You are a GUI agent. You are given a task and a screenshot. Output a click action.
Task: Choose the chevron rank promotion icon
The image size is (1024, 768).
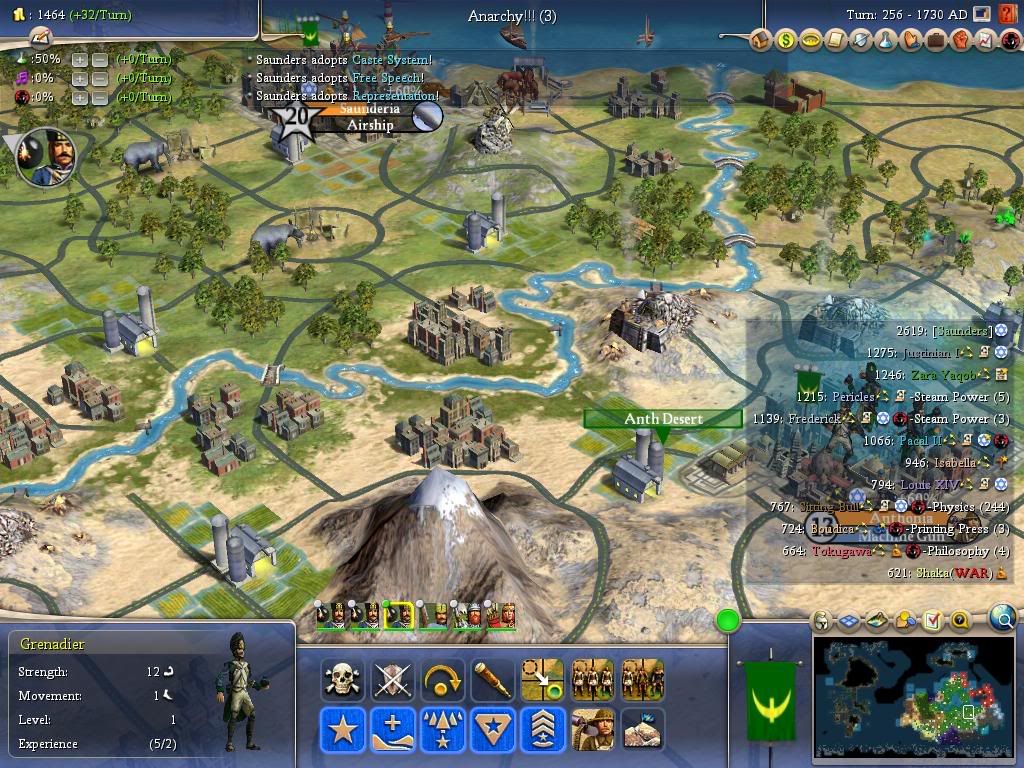click(542, 730)
